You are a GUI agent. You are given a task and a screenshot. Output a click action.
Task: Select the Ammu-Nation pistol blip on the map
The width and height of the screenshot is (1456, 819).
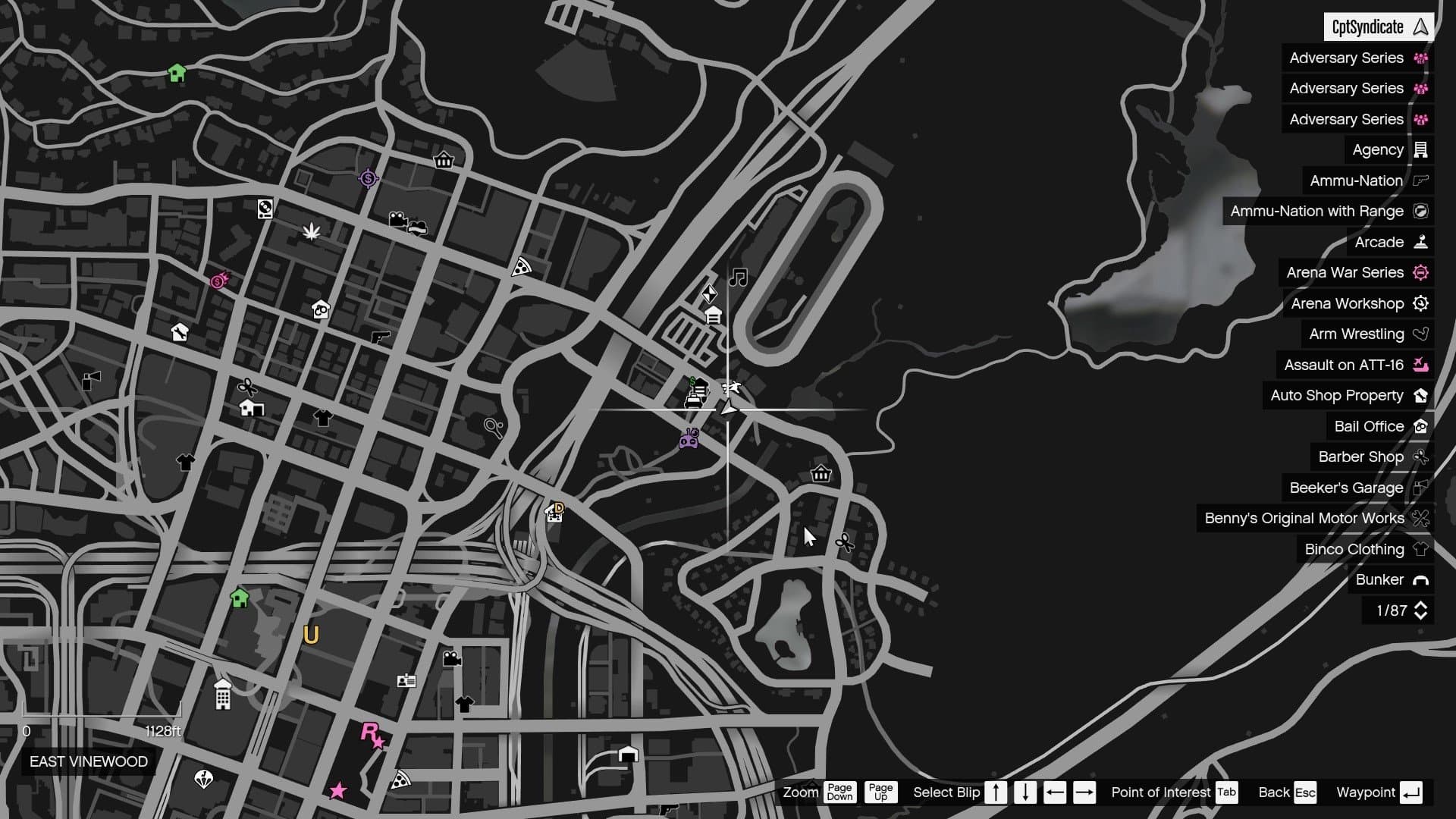tap(380, 337)
